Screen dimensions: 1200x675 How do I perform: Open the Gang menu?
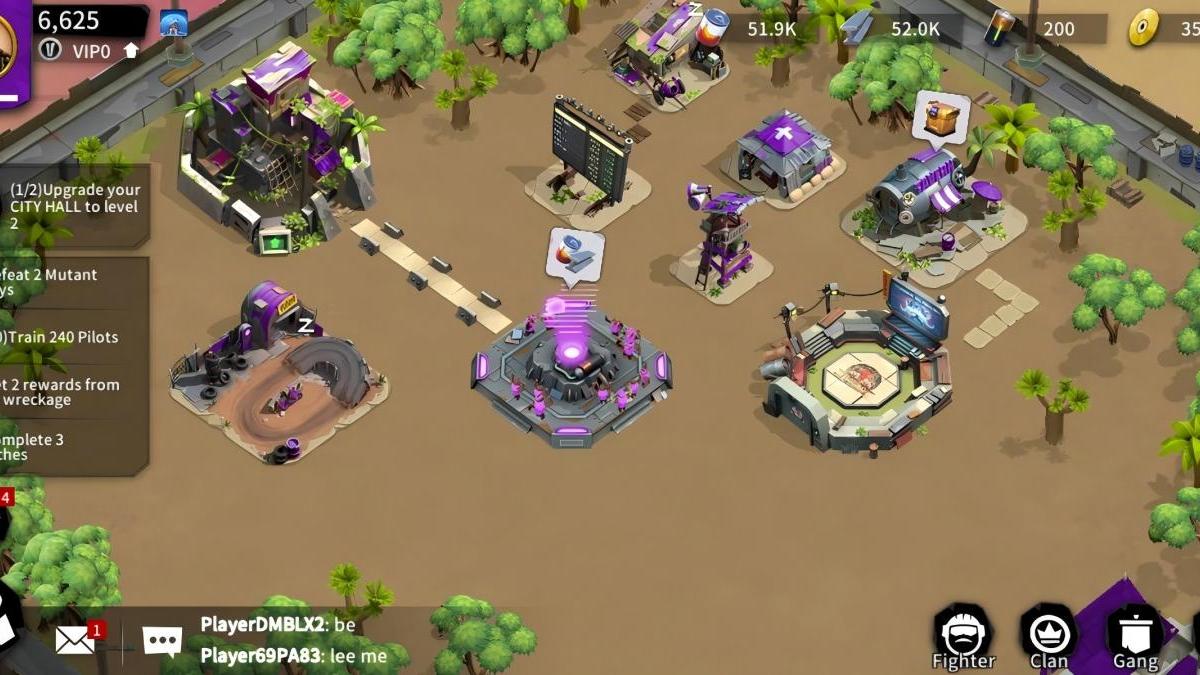(1135, 637)
